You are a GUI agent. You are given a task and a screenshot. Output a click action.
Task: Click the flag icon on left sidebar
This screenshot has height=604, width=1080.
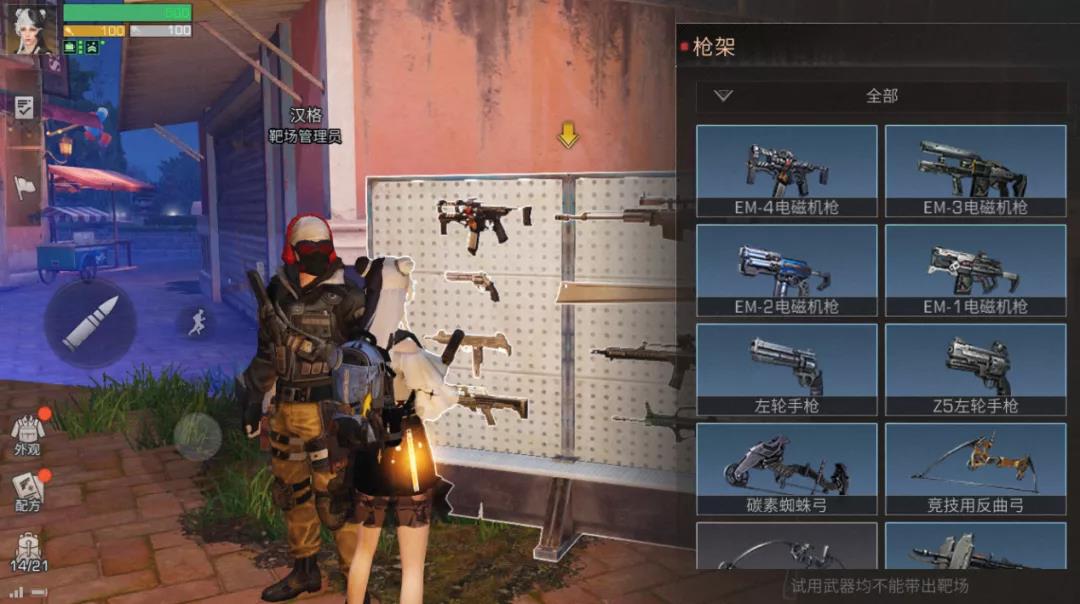coord(25,186)
